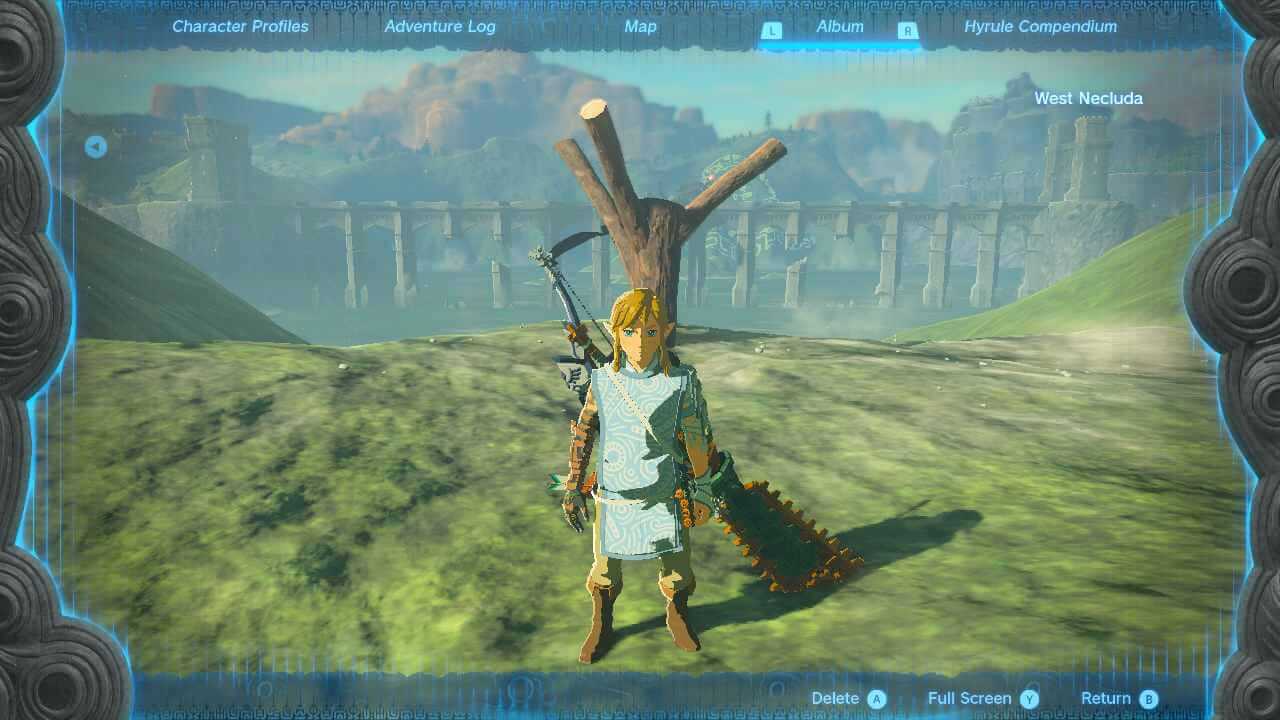Switch to the Map tab
Viewport: 1280px width, 720px height.
coord(640,27)
